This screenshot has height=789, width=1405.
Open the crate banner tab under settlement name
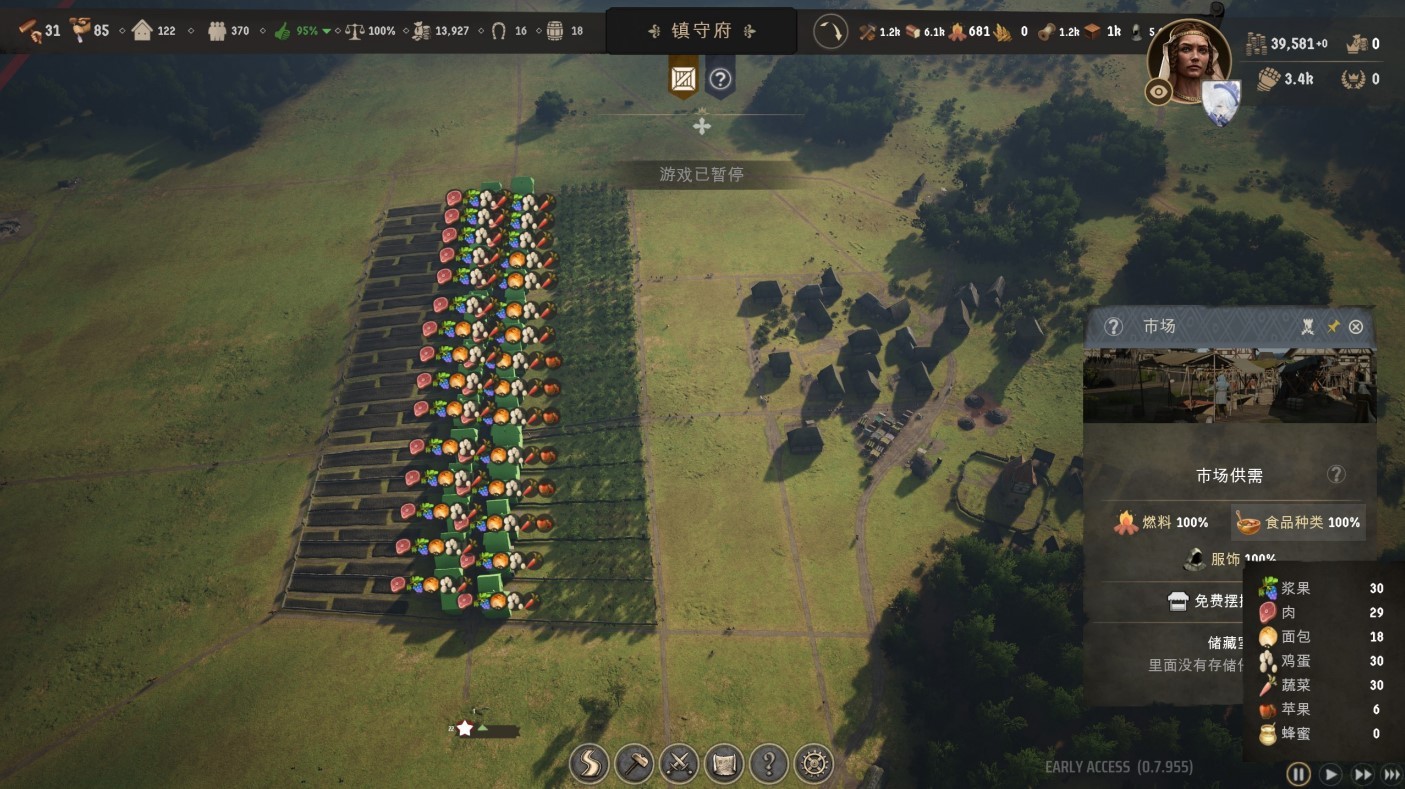coord(683,79)
